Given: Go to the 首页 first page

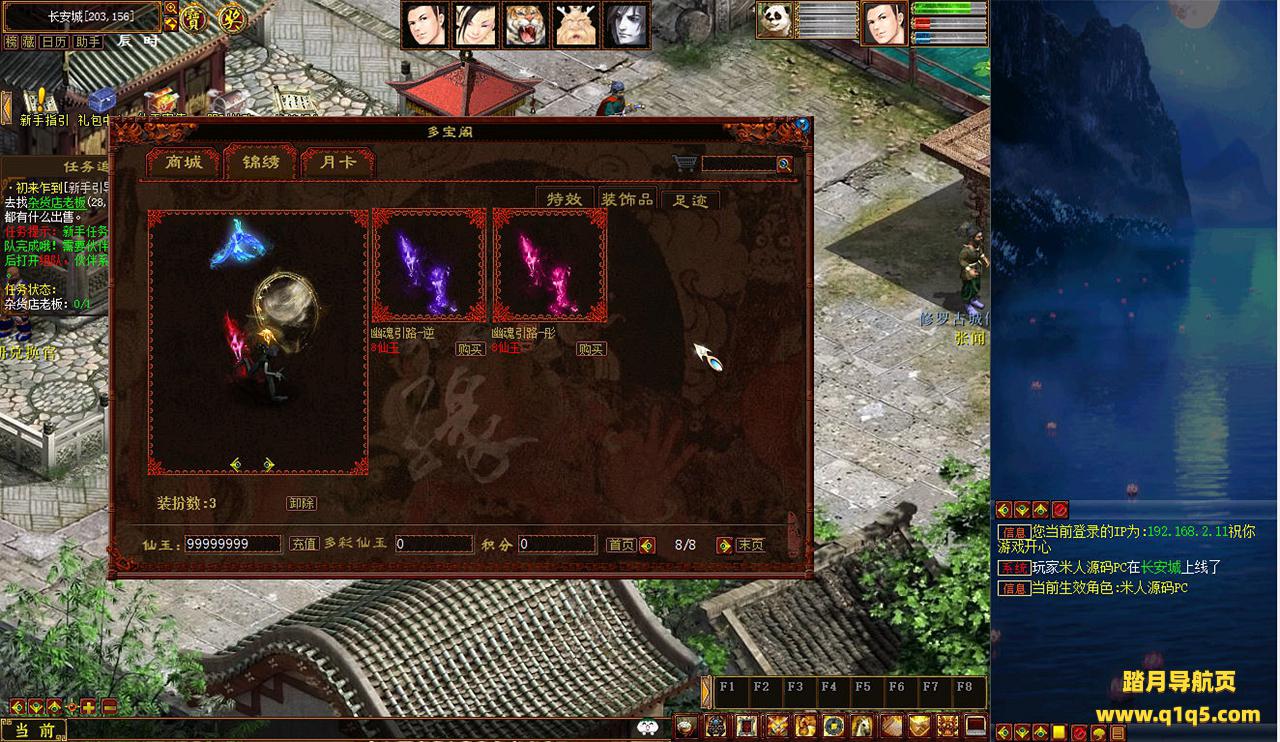Looking at the screenshot, I should pos(621,545).
